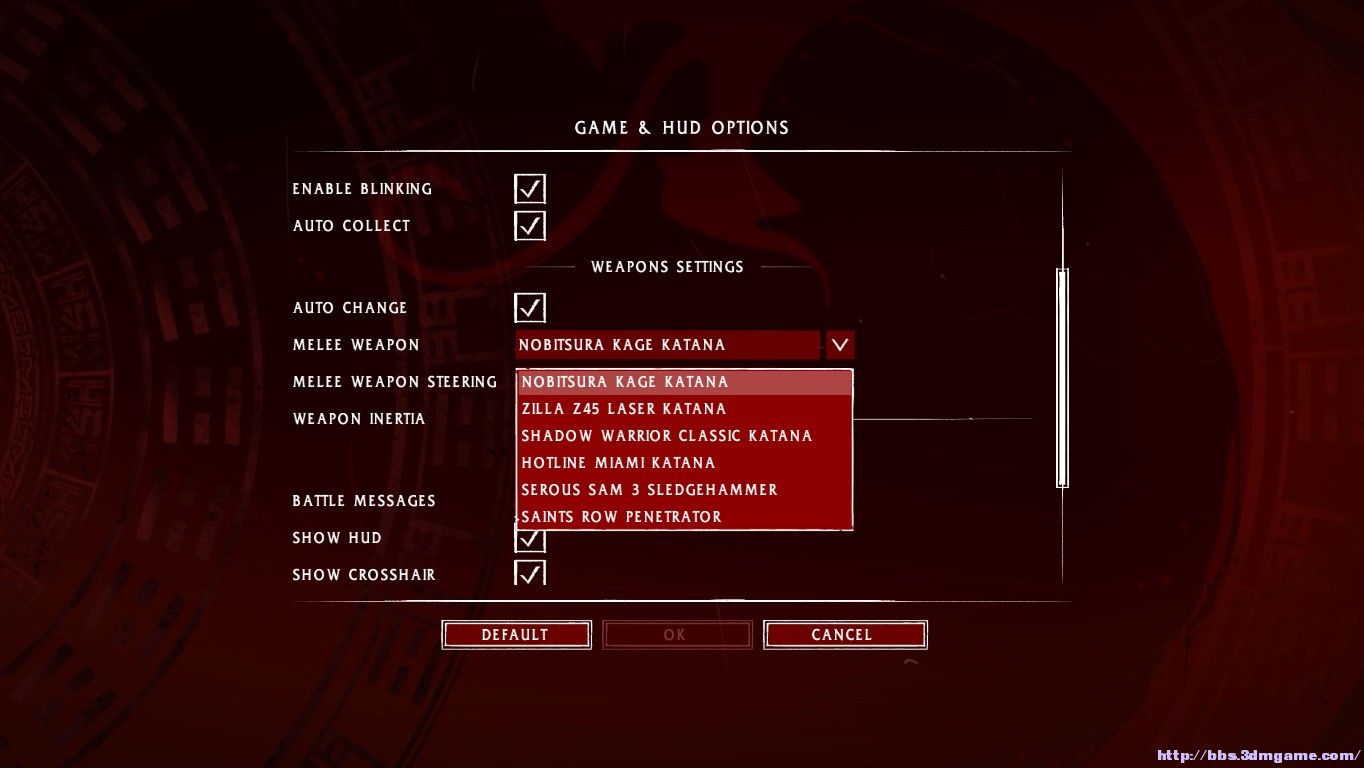Click the options list scrollbar
1364x768 pixels.
[1062, 377]
